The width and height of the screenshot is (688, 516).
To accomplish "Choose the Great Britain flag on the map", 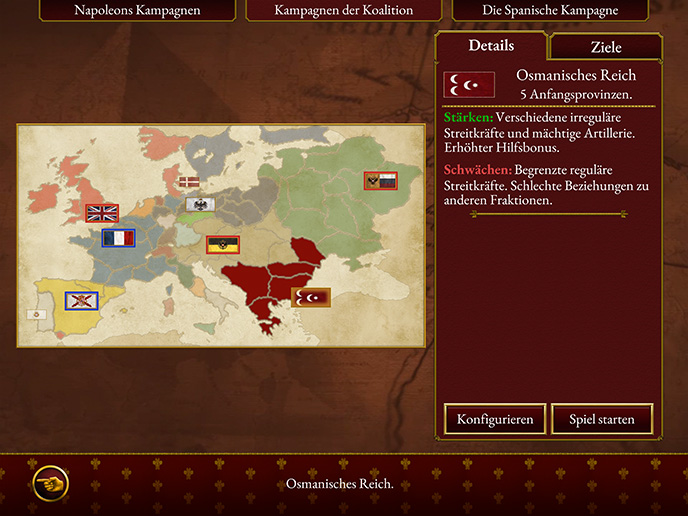I will click(101, 212).
